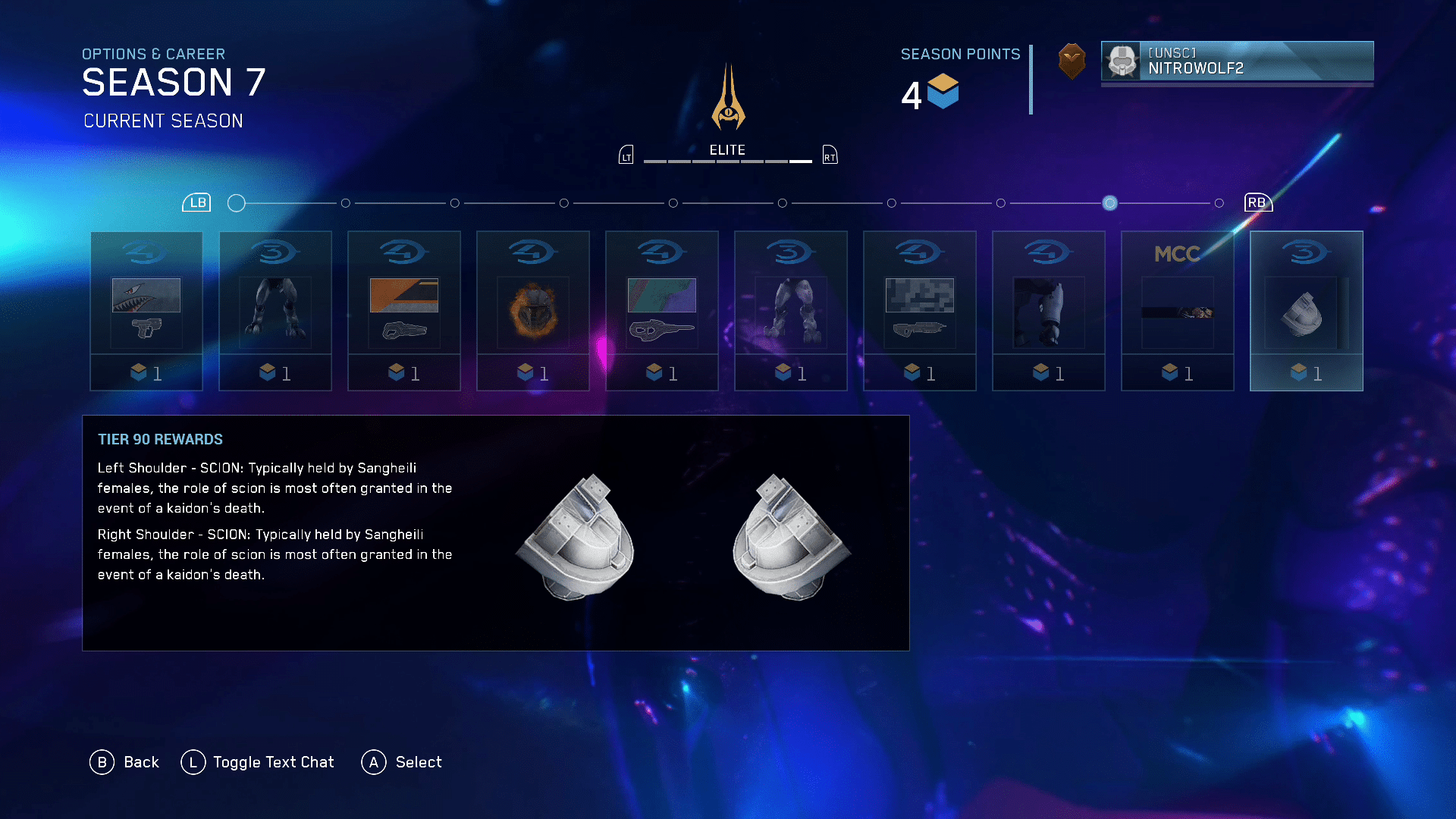Choose the orange and gray weapon skin reward
The height and width of the screenshot is (819, 1456).
click(404, 311)
